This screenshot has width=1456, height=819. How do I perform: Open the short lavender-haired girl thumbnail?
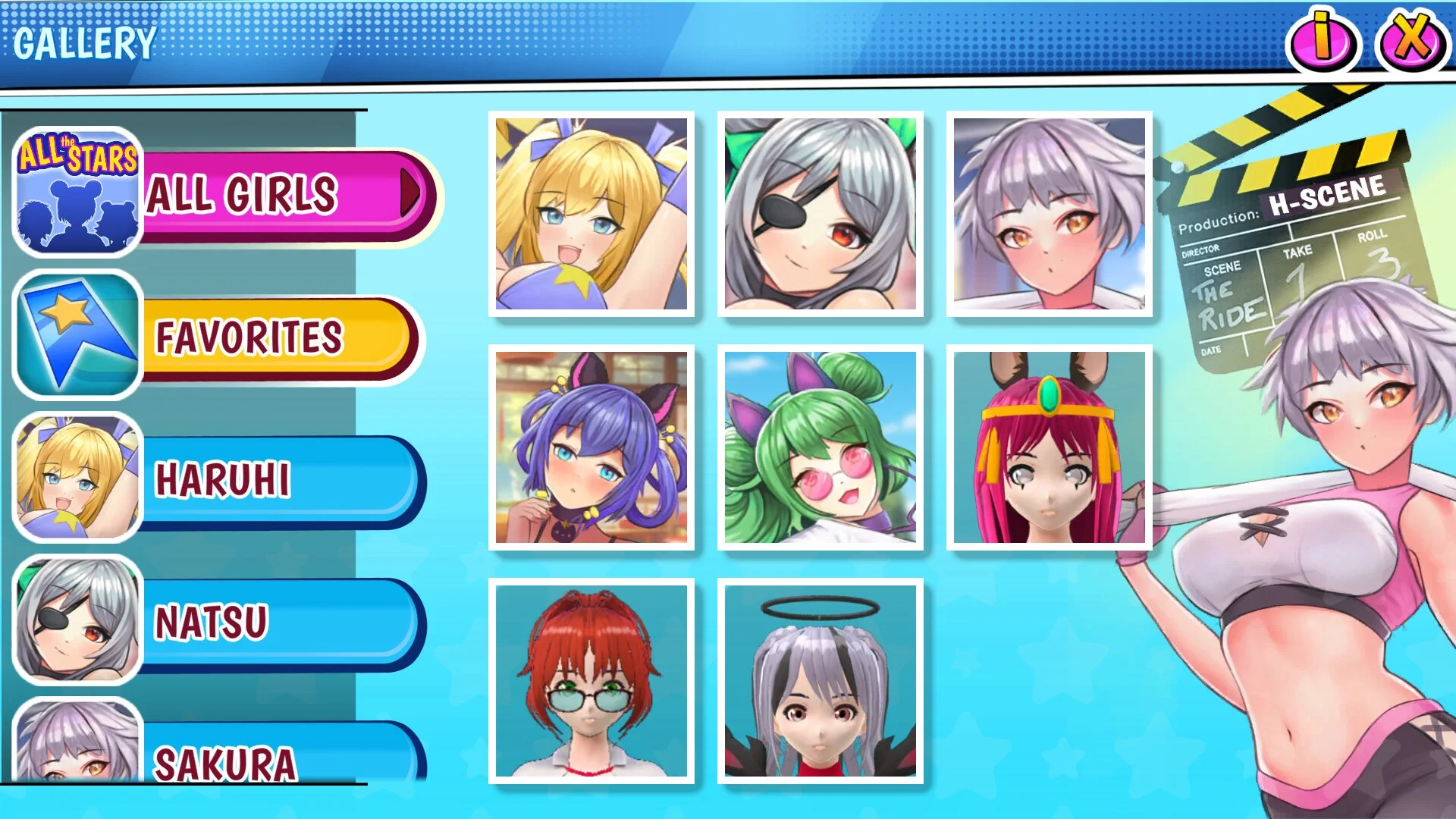pyautogui.click(x=1050, y=214)
